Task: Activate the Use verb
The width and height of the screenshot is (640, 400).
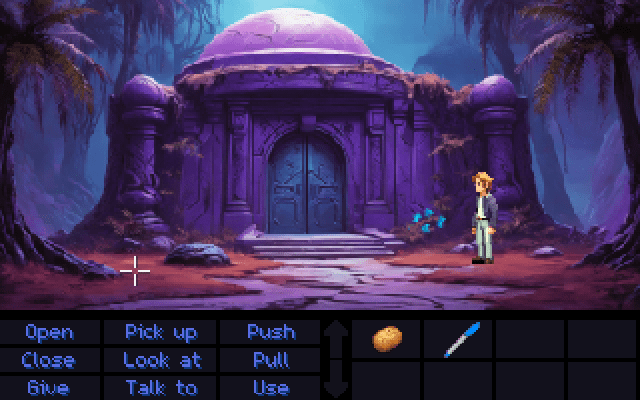Action: coord(271,387)
